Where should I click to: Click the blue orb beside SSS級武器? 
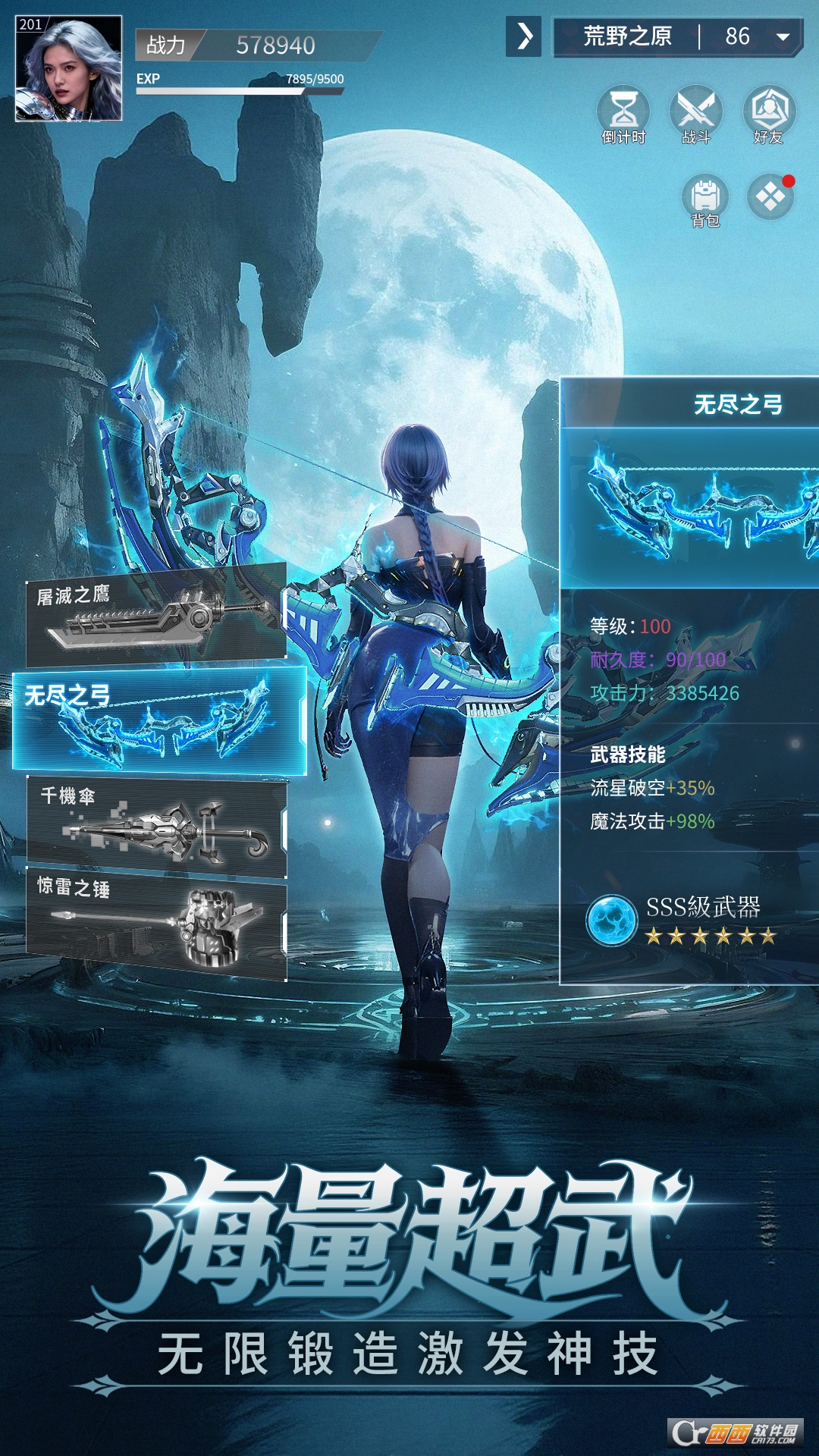(x=611, y=921)
